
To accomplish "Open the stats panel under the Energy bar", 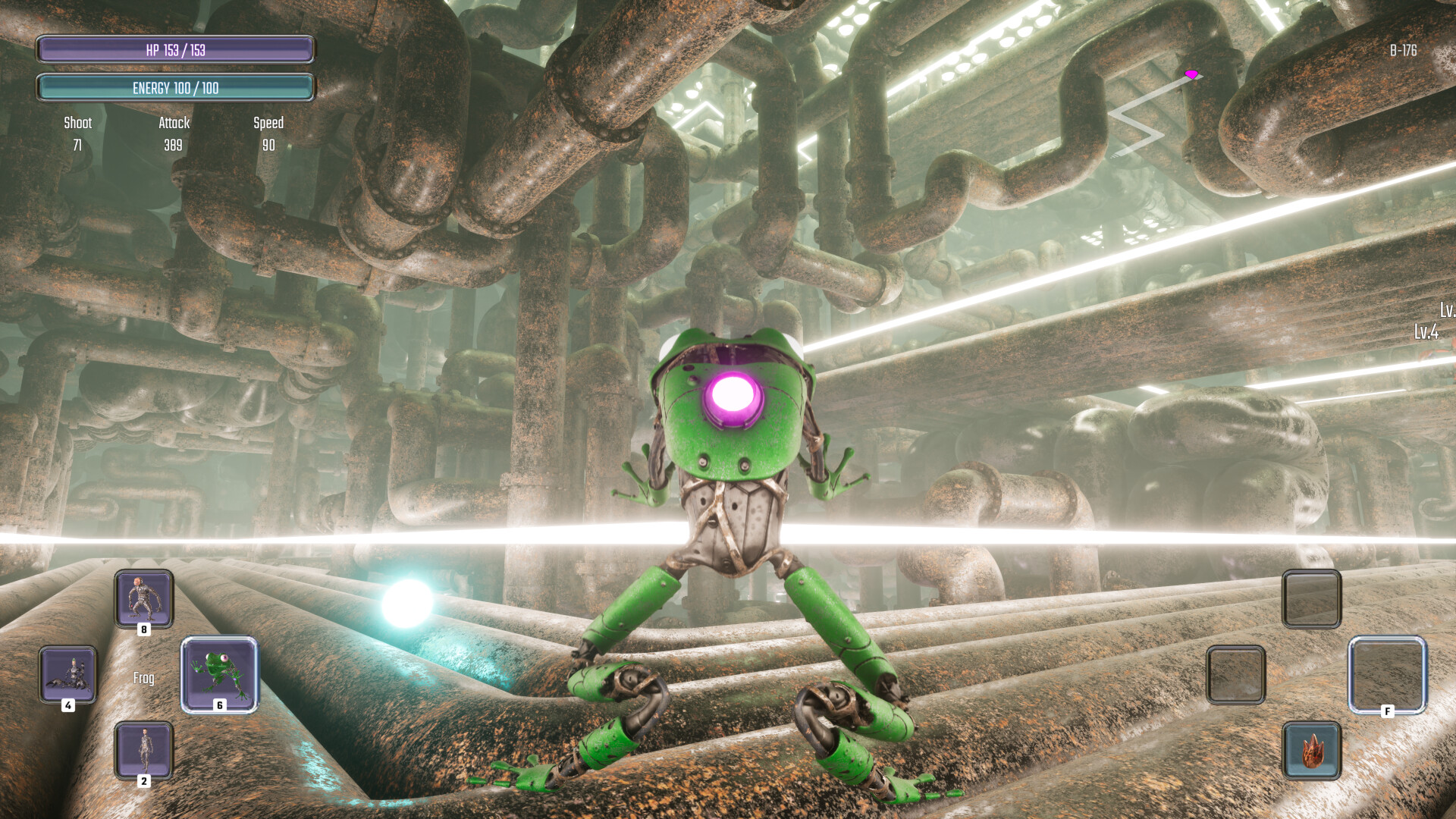I will tap(174, 135).
